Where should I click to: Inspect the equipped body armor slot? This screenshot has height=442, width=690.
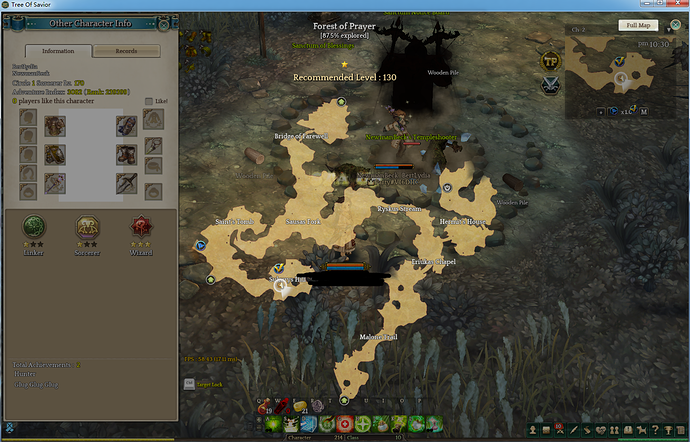coord(53,125)
